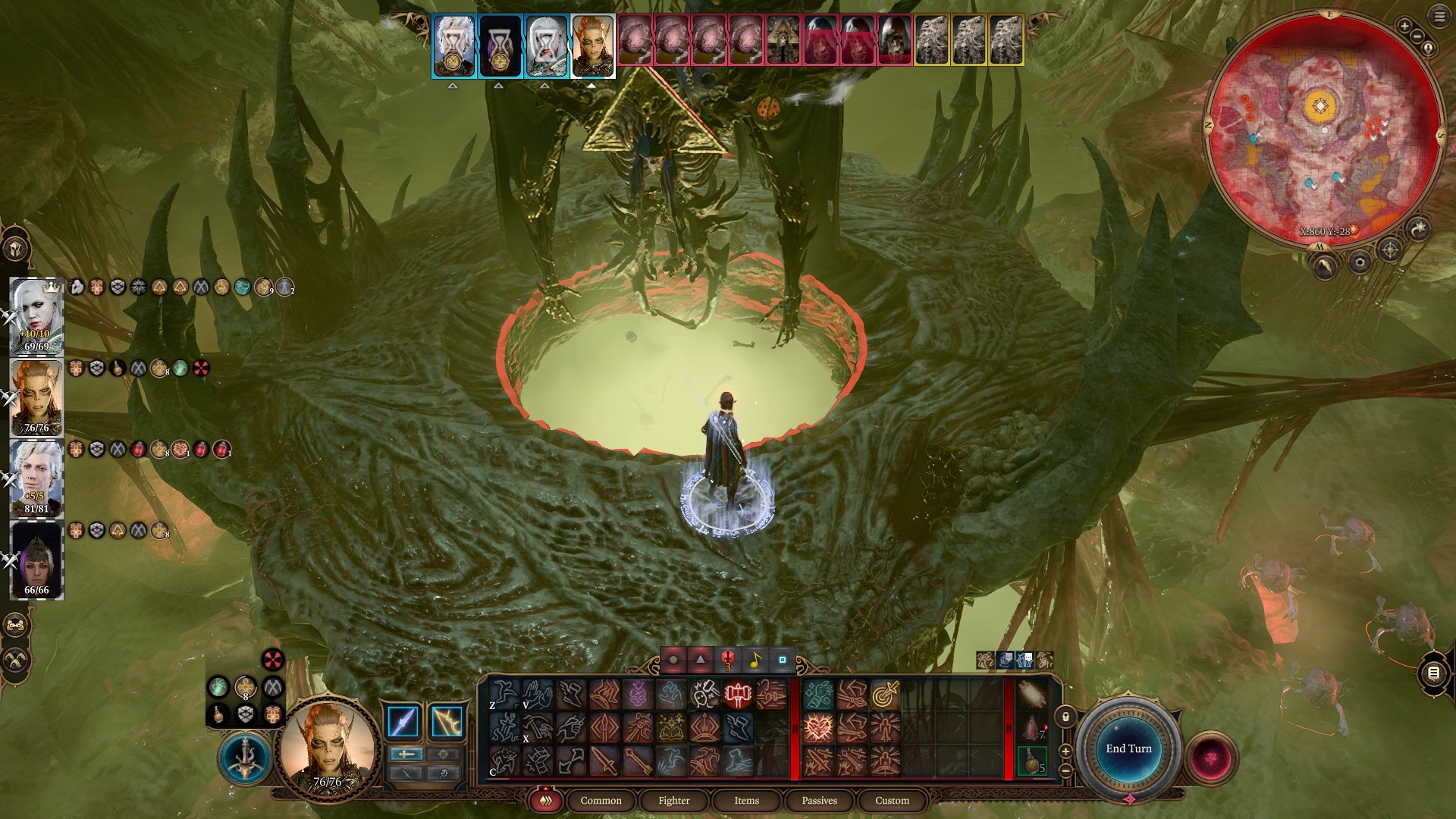Select the music note resource filter

pyautogui.click(x=755, y=661)
